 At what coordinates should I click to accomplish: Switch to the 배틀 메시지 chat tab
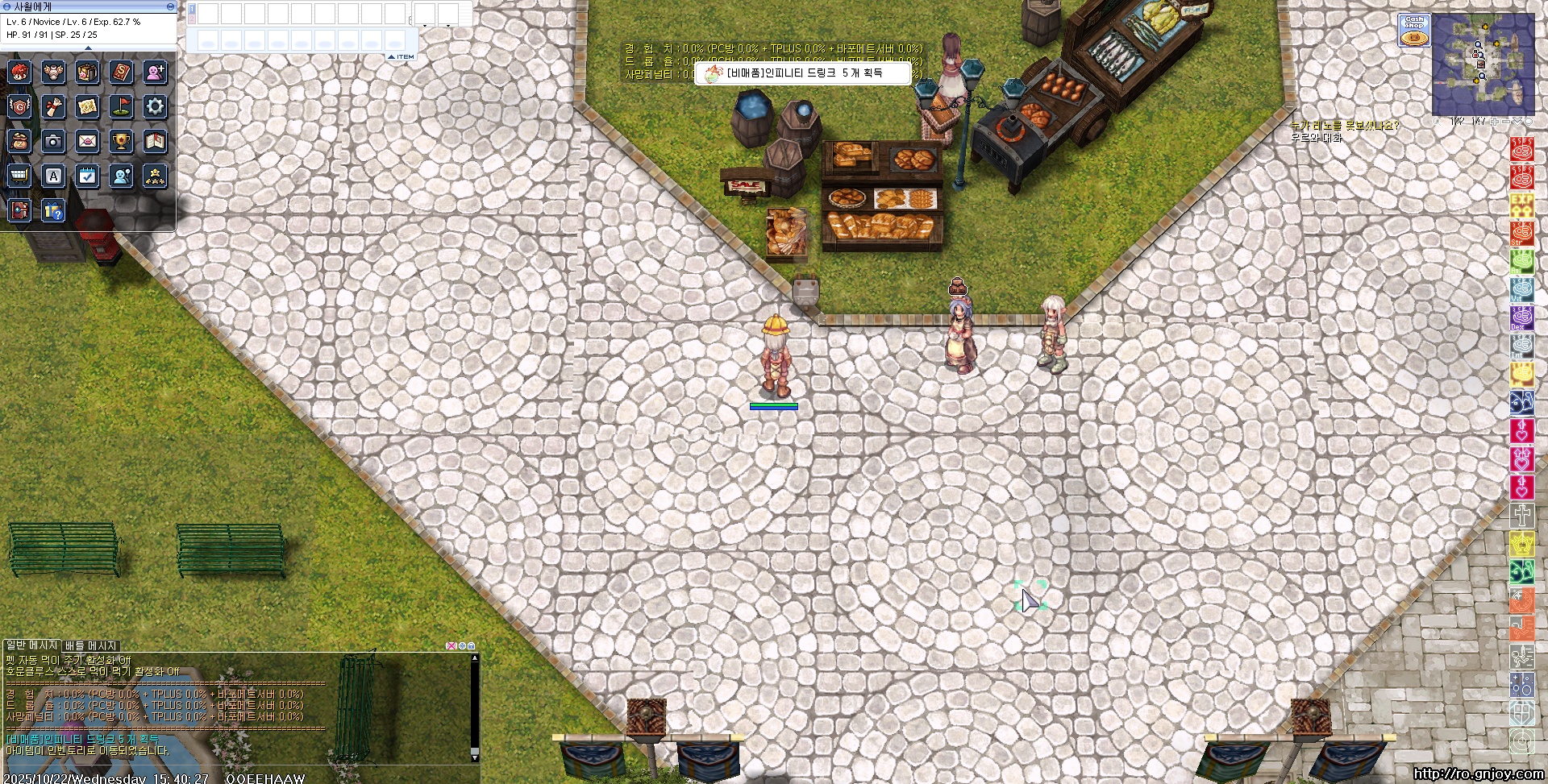pyautogui.click(x=91, y=645)
